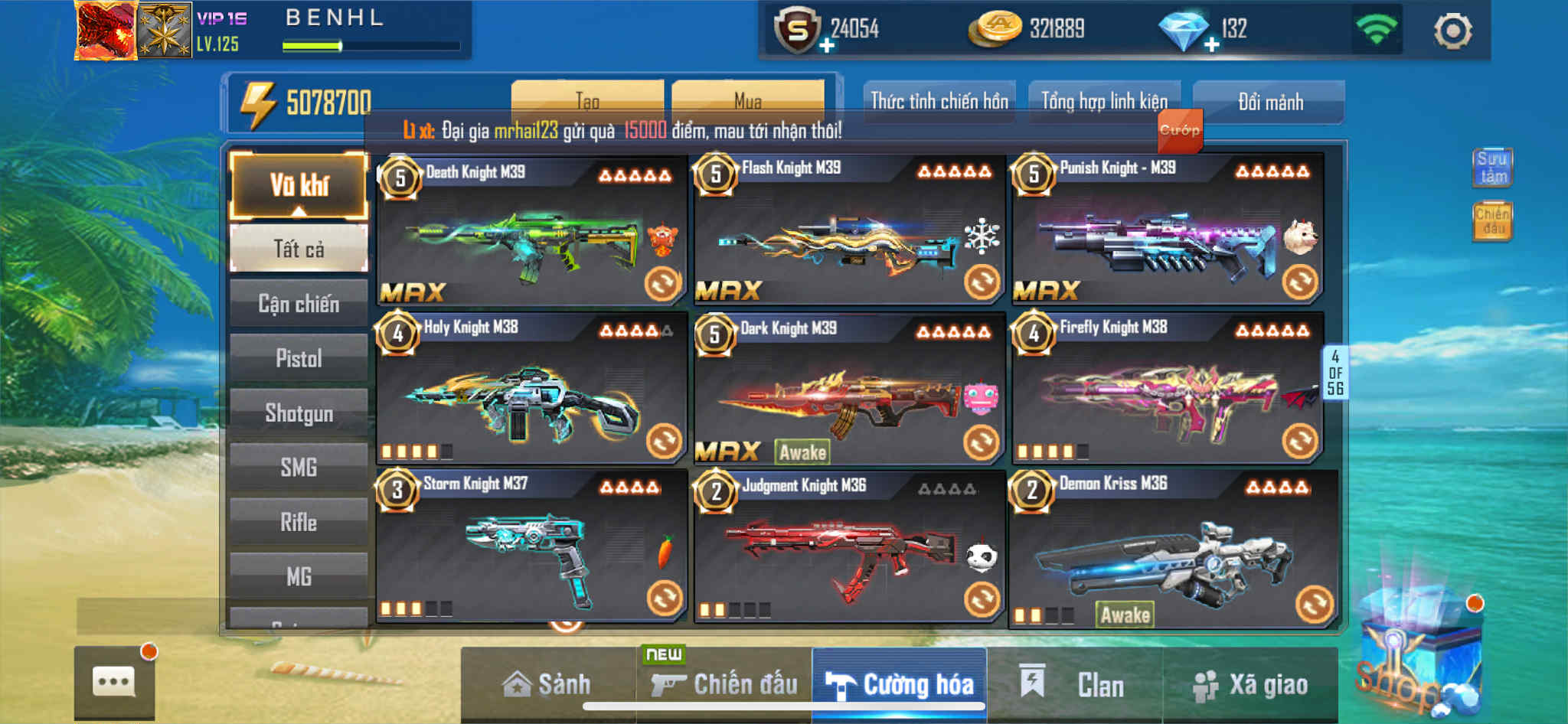Select the Death Knight M39 weapon card
This screenshot has height=724, width=1568.
click(x=531, y=231)
